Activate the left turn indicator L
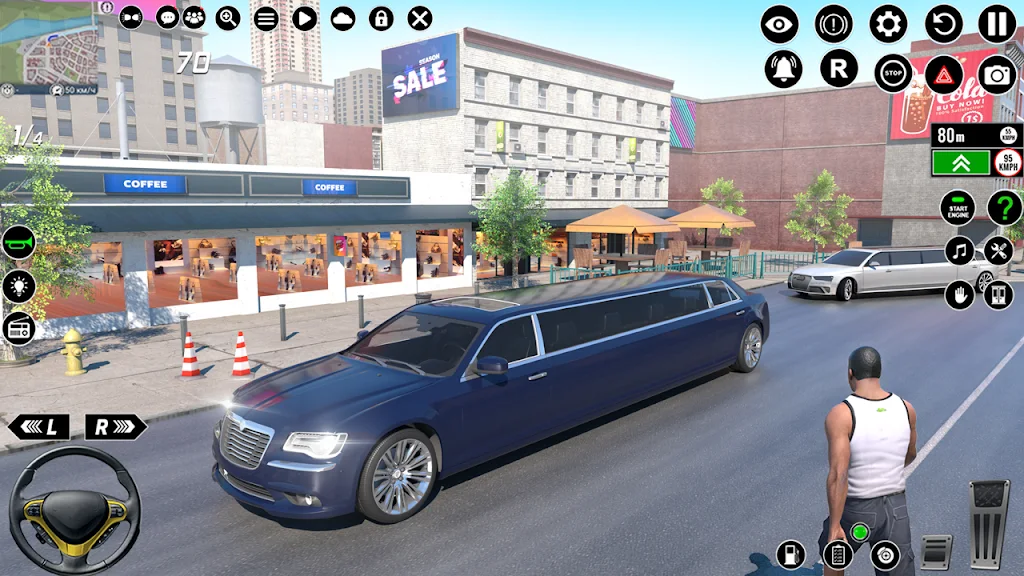This screenshot has height=576, width=1024. point(39,427)
